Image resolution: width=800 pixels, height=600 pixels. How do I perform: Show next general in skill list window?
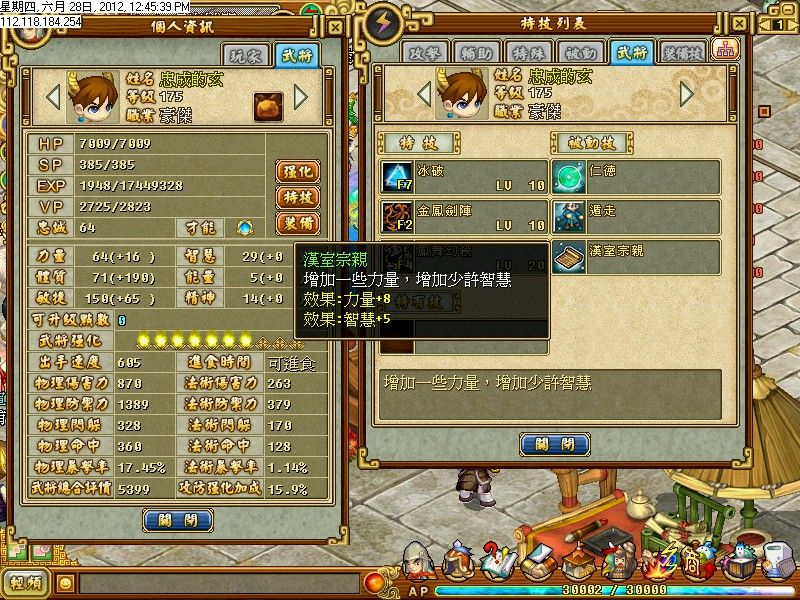click(687, 94)
